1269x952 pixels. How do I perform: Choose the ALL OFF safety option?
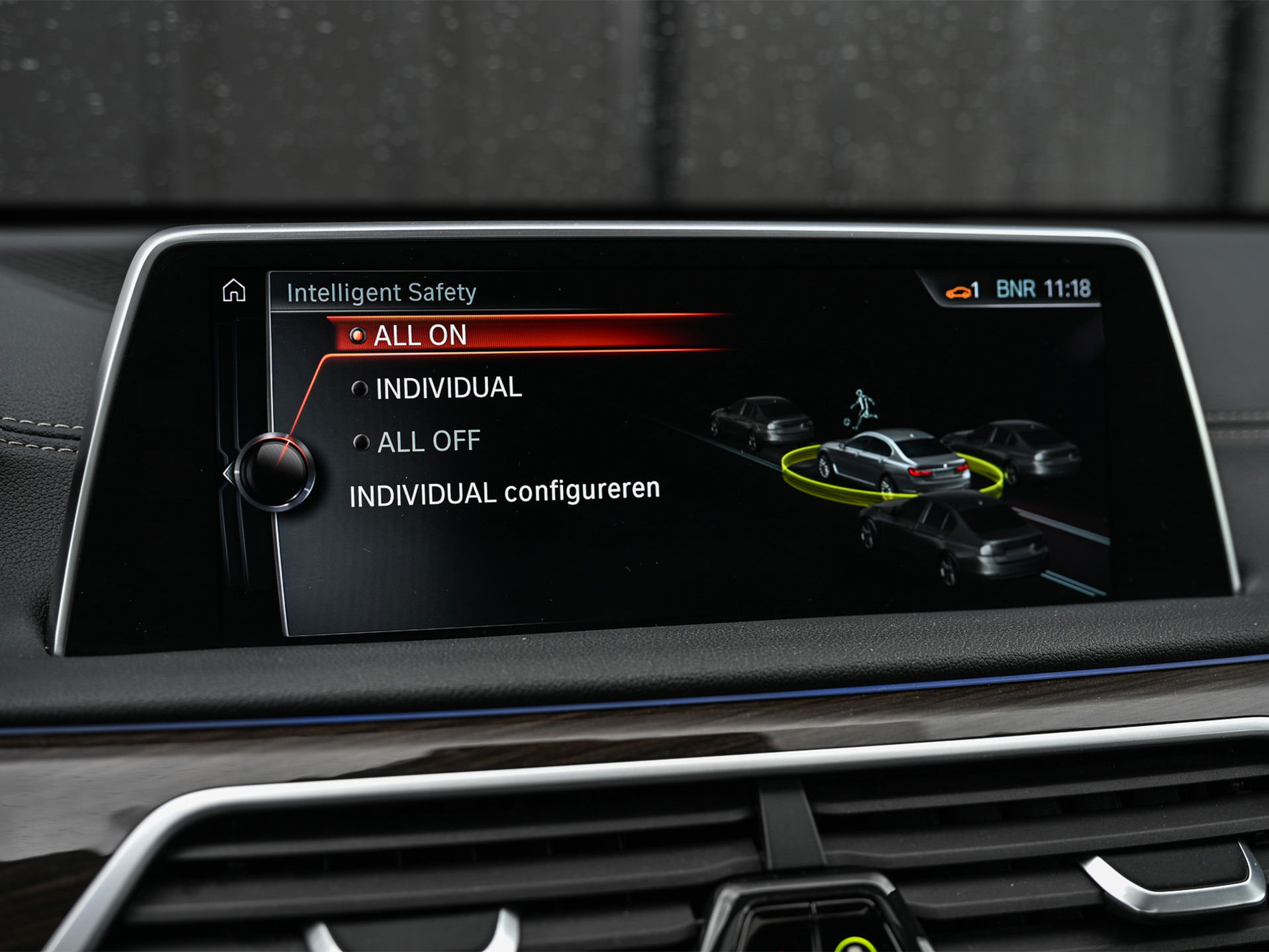[x=429, y=440]
